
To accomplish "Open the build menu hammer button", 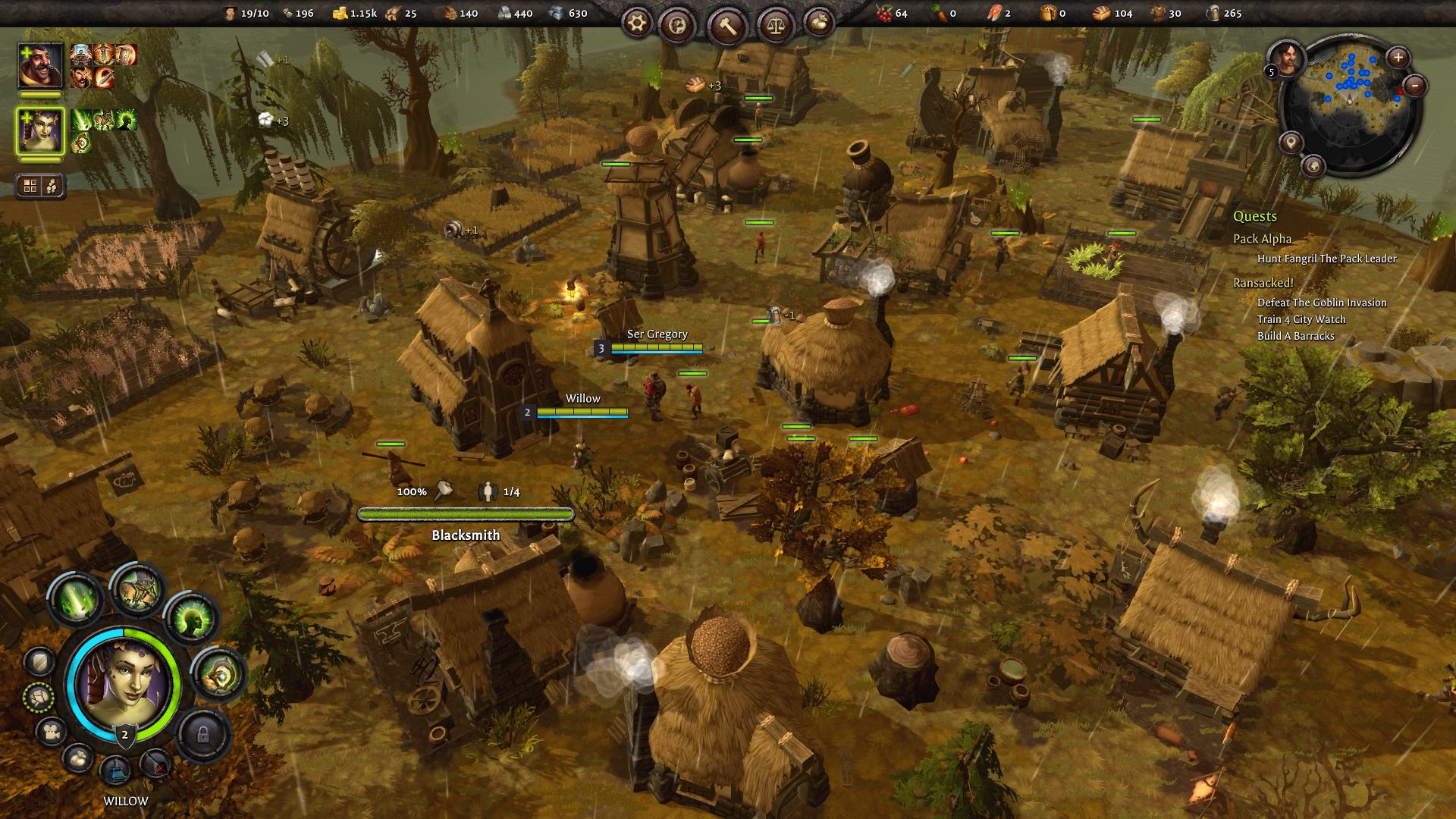I will click(x=728, y=27).
